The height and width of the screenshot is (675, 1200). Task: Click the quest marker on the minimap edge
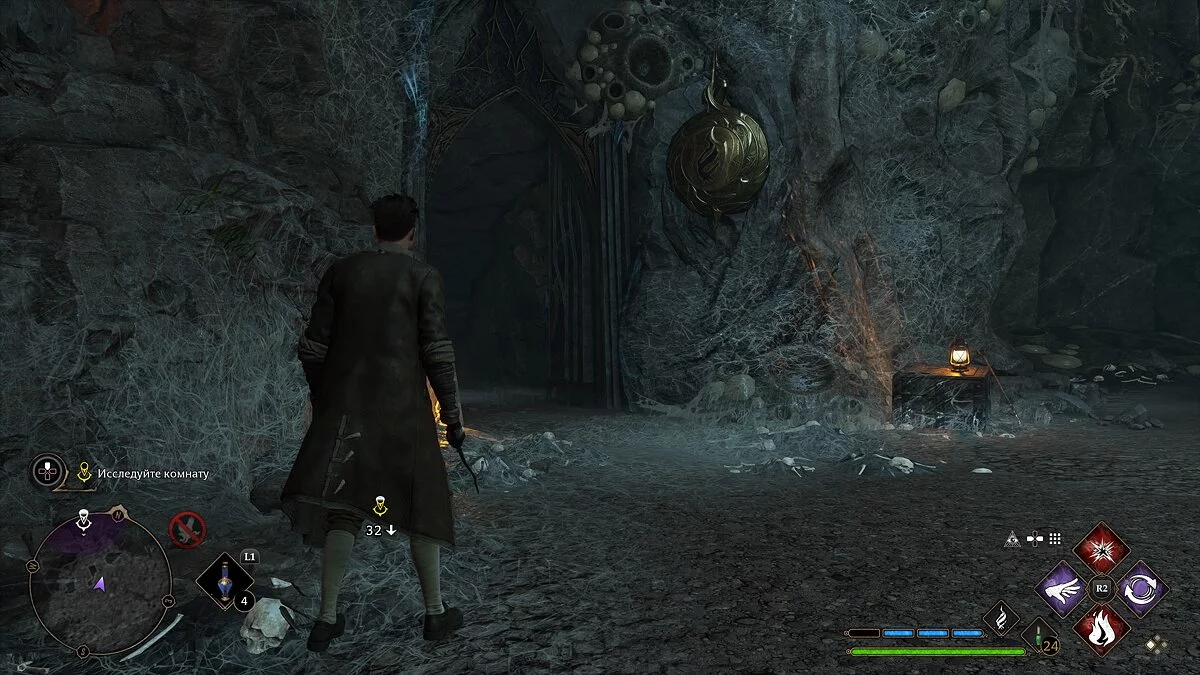(x=85, y=518)
